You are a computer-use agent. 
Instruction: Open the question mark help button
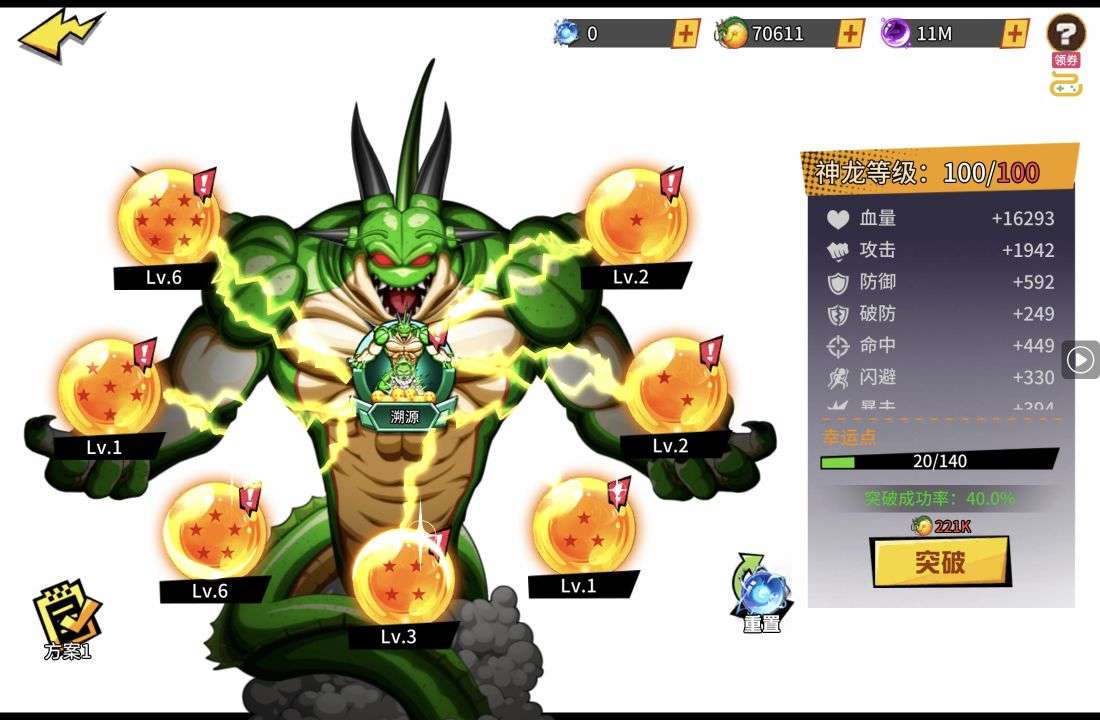[x=1066, y=32]
